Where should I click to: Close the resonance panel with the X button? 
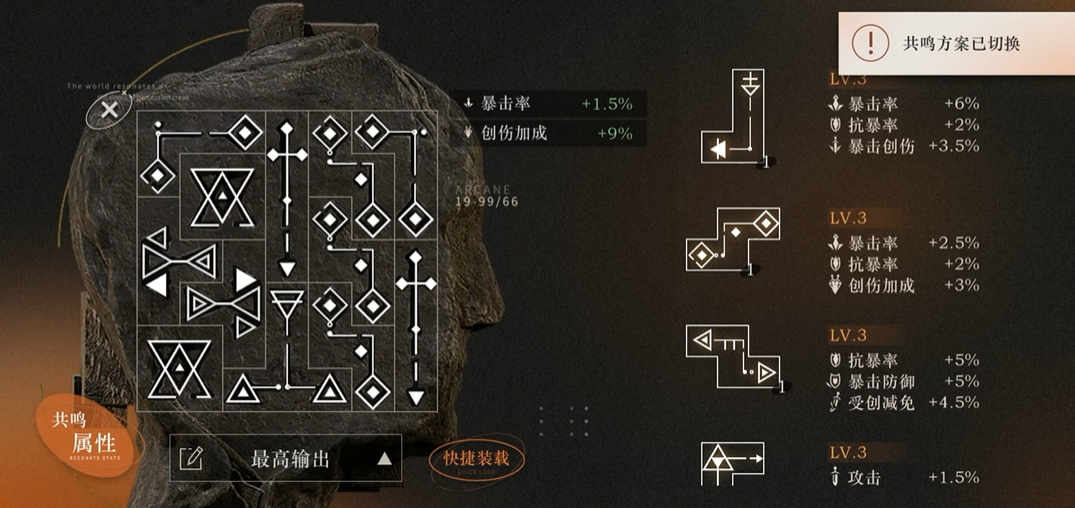tap(110, 109)
